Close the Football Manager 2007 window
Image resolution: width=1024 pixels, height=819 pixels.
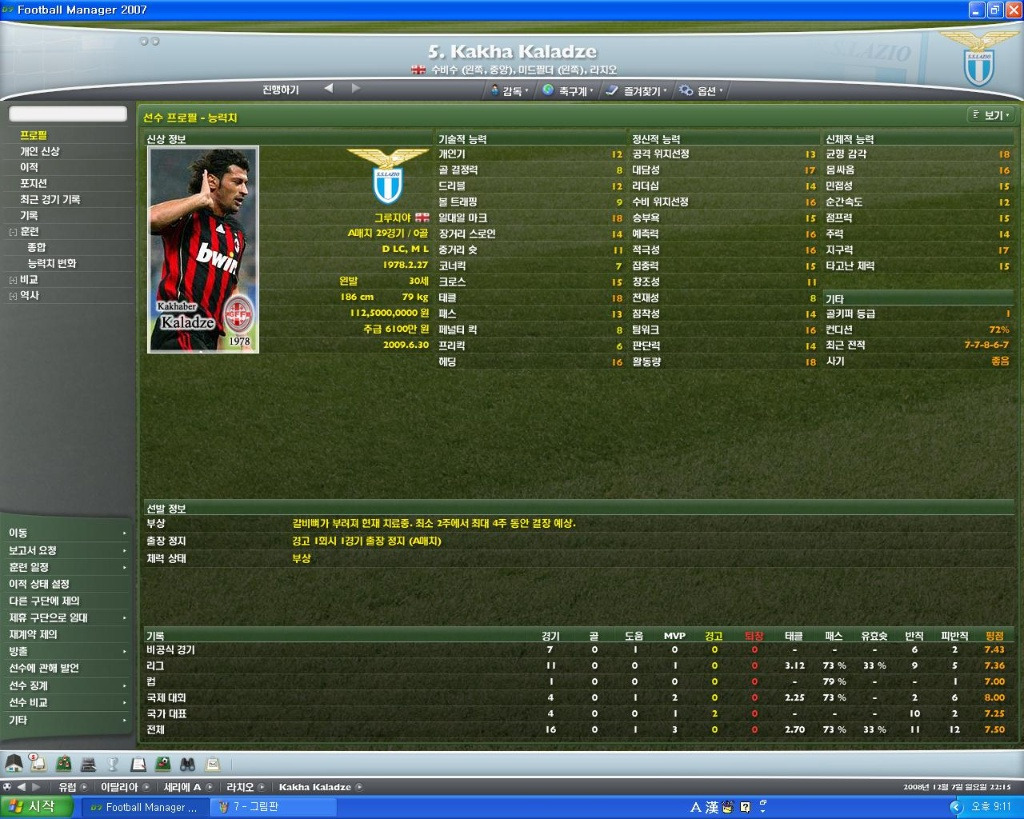(x=1013, y=9)
